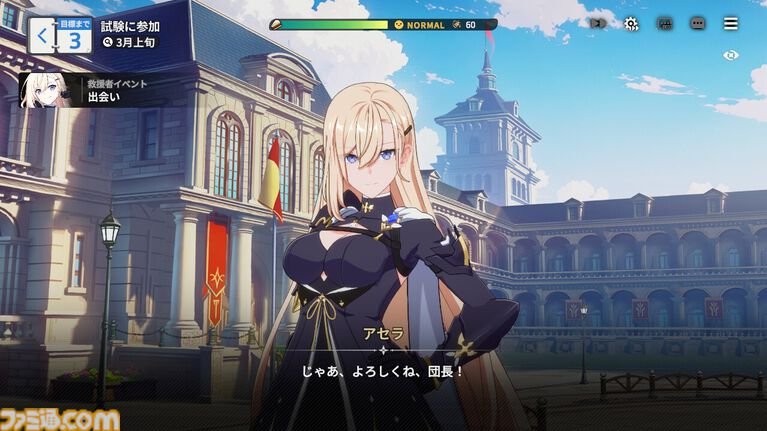Open the hamburger main menu
This screenshot has width=767, height=431.
pos(731,23)
